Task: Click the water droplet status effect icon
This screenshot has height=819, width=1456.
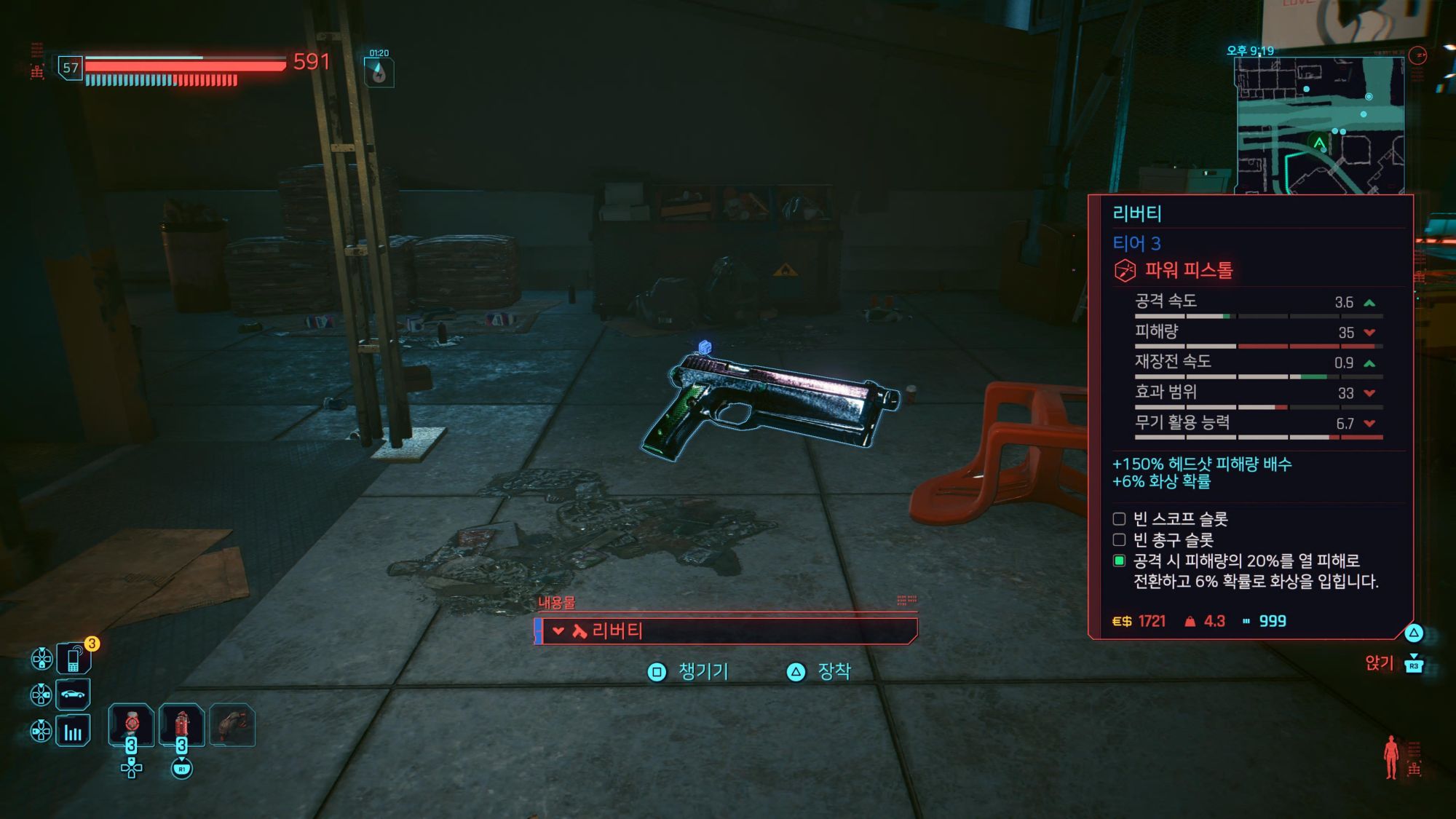Action: point(379,73)
